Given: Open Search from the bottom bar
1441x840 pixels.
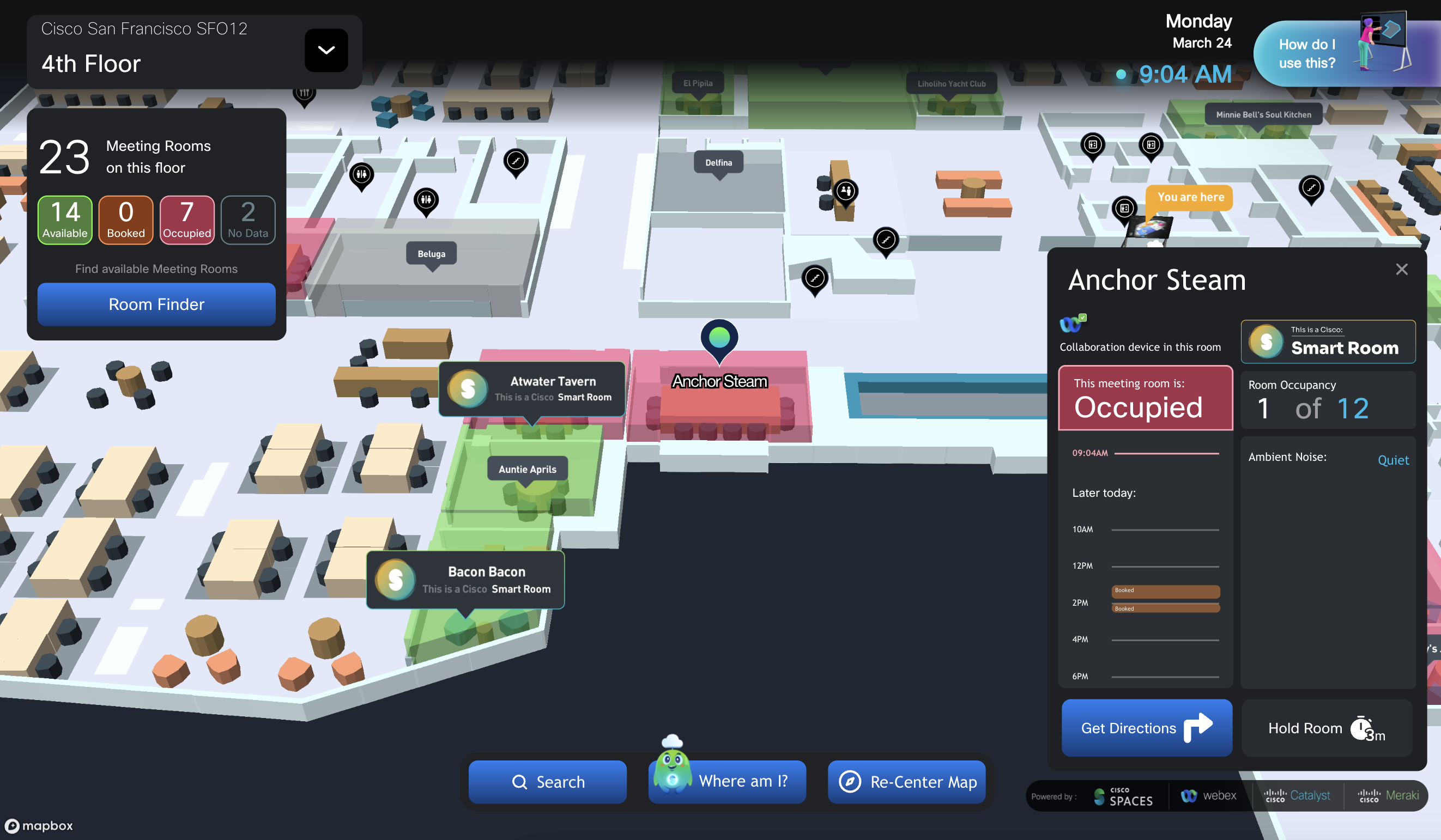Looking at the screenshot, I should point(547,782).
